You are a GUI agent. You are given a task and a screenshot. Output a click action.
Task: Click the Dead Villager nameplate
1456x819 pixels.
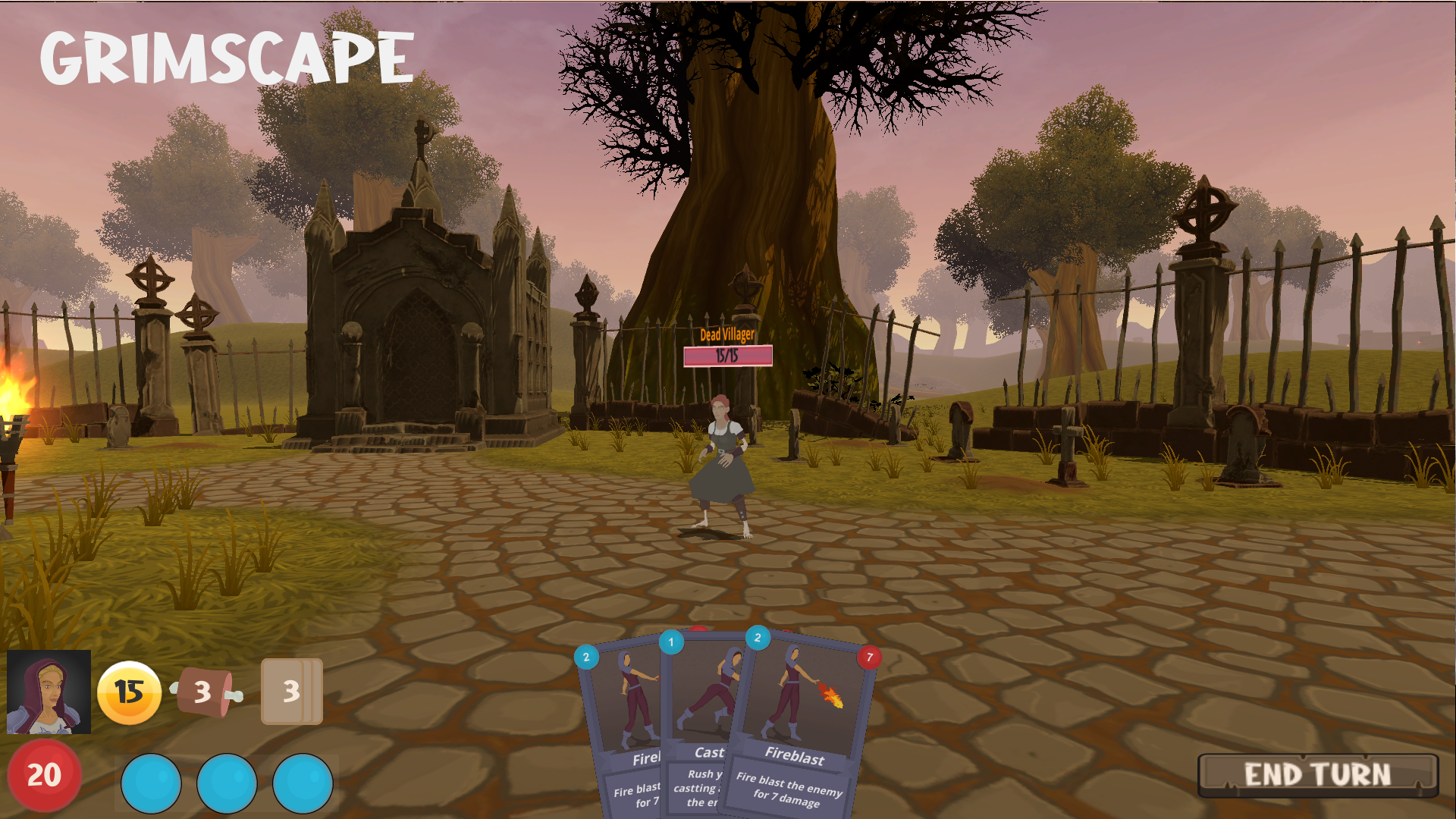pyautogui.click(x=726, y=334)
